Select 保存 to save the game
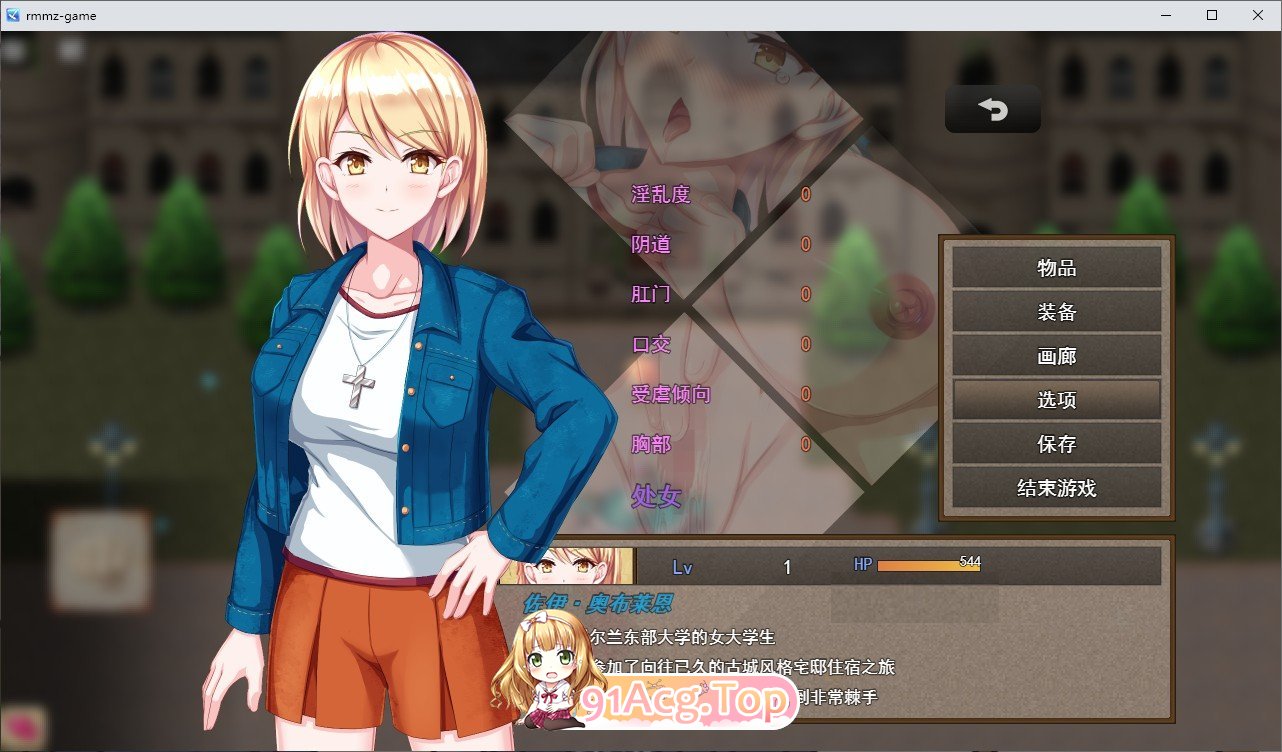1282x752 pixels. pos(1056,444)
